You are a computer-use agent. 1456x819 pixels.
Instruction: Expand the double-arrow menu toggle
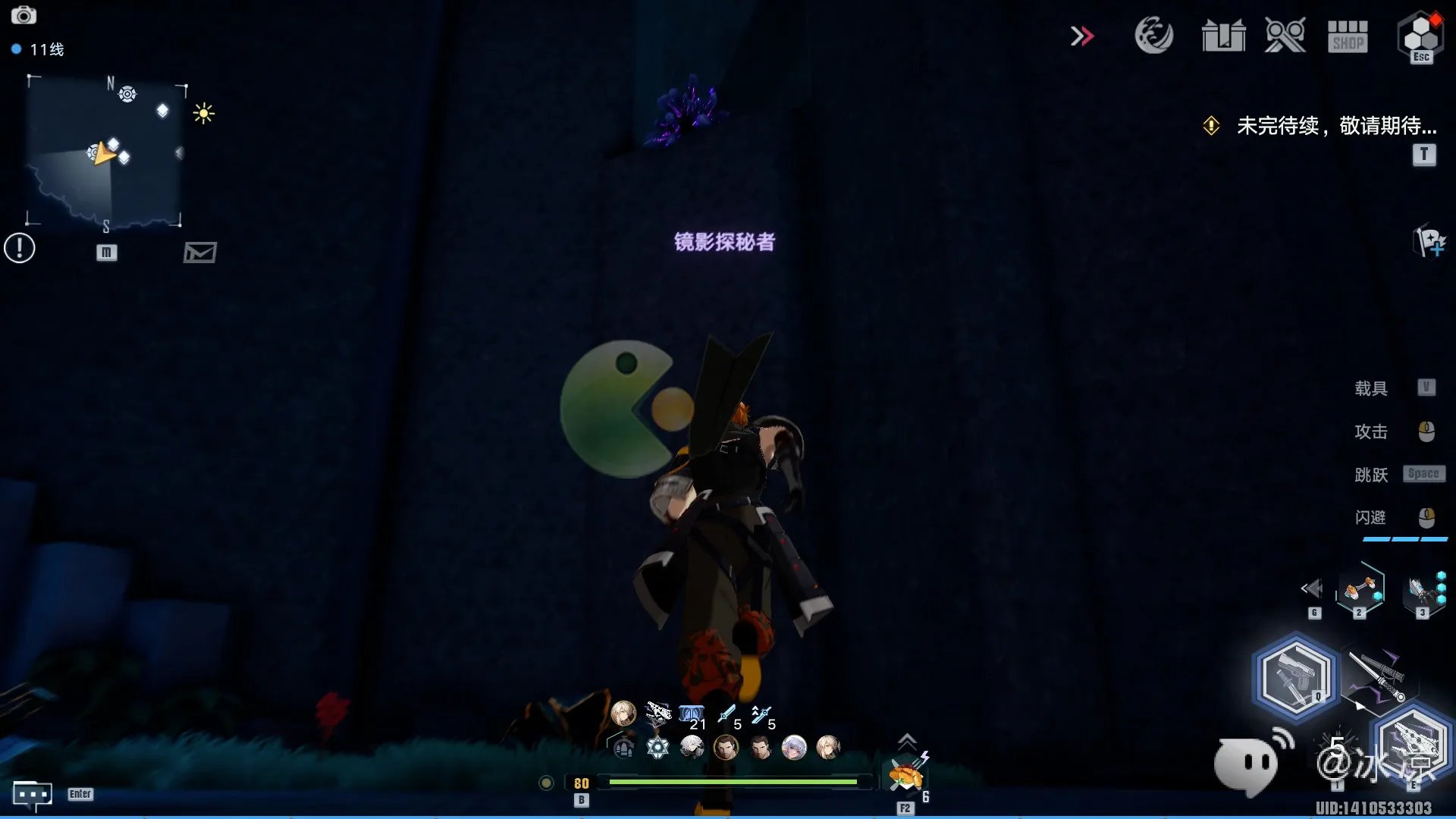point(1082,36)
